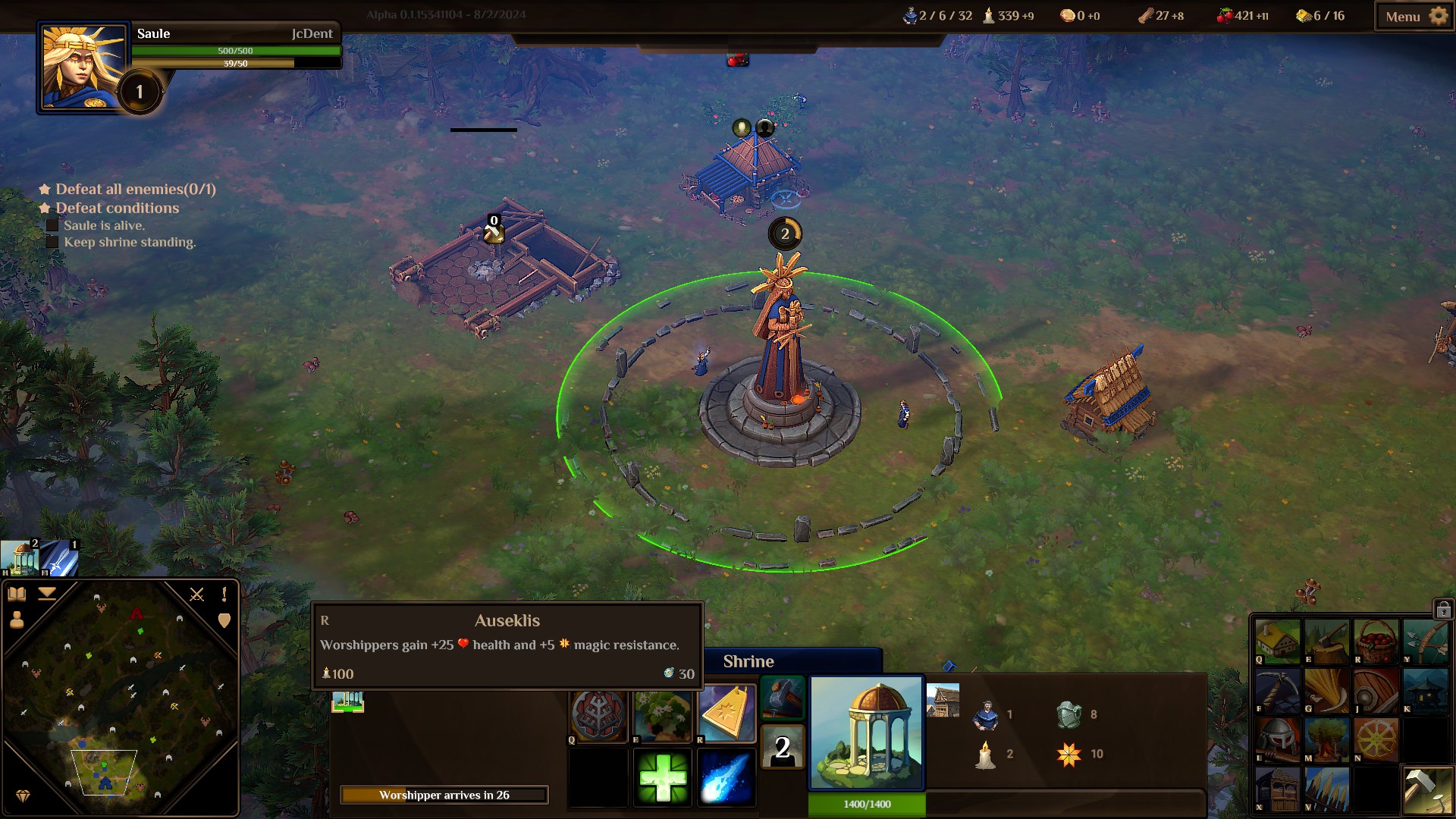Image resolution: width=1456 pixels, height=819 pixels.
Task: Cast the green cross heal ability
Action: tap(662, 777)
